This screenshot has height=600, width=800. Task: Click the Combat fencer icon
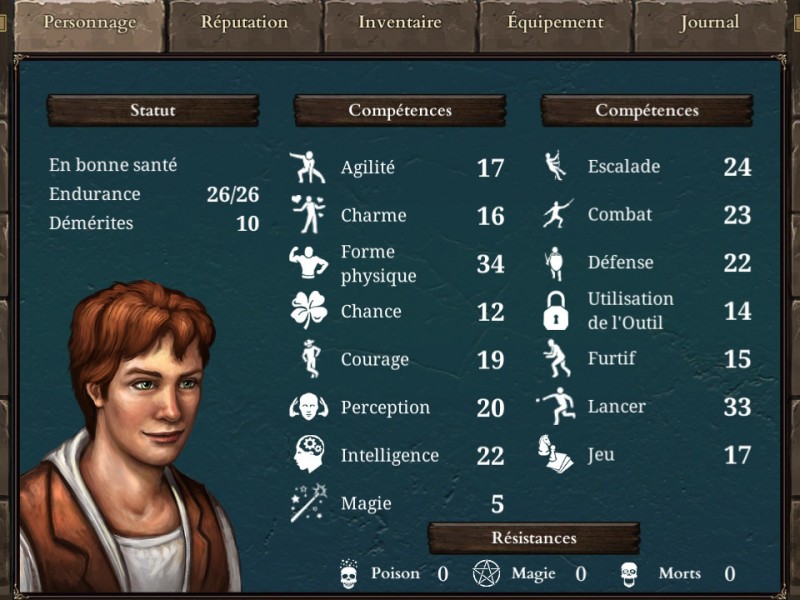pyautogui.click(x=555, y=214)
